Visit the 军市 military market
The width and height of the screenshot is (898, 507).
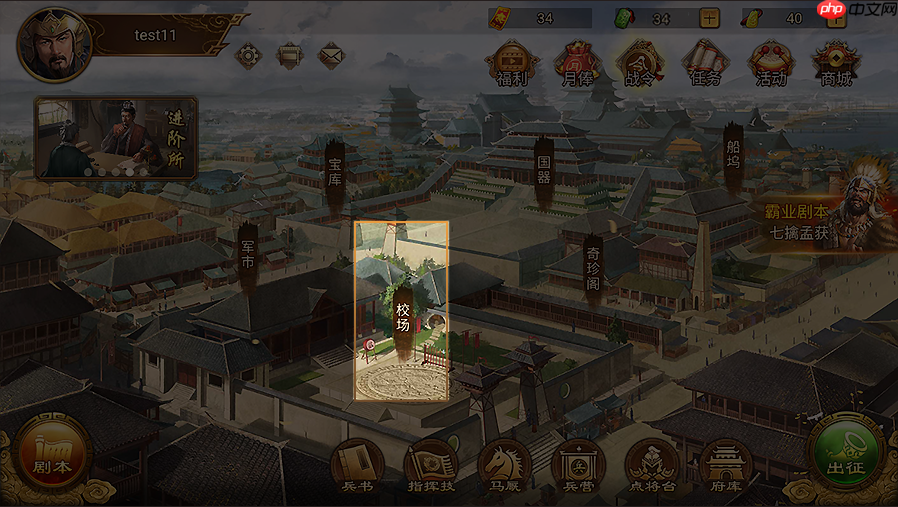click(x=247, y=257)
